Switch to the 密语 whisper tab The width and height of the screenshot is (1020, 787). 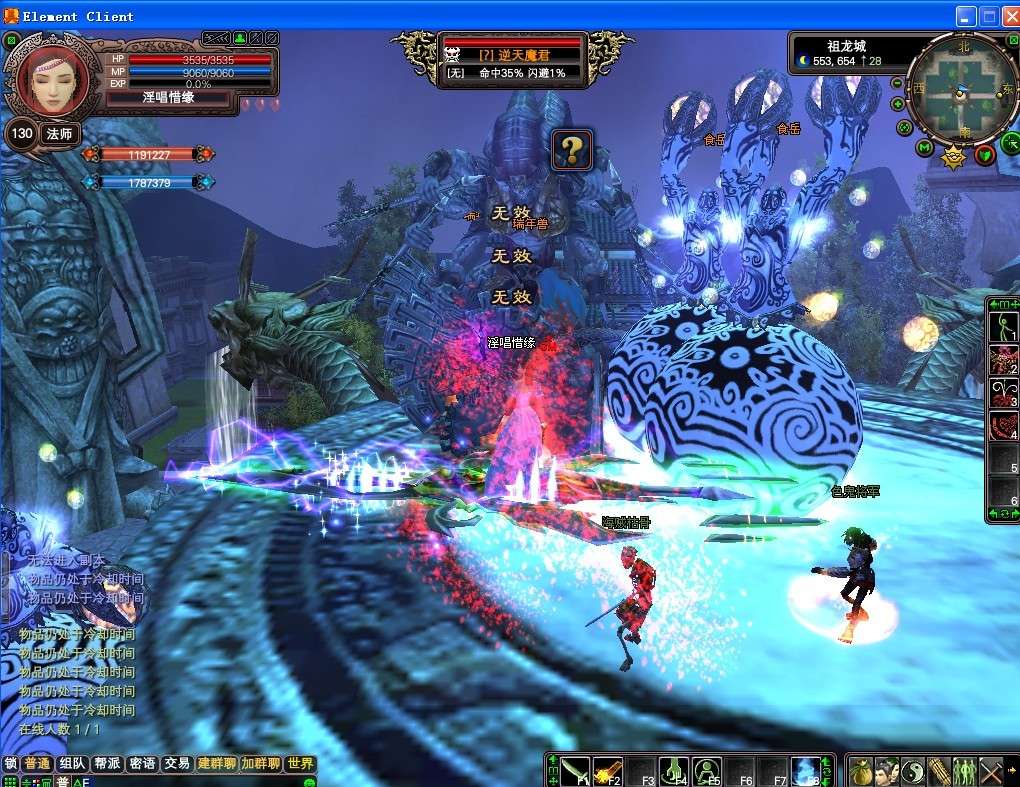(x=142, y=763)
